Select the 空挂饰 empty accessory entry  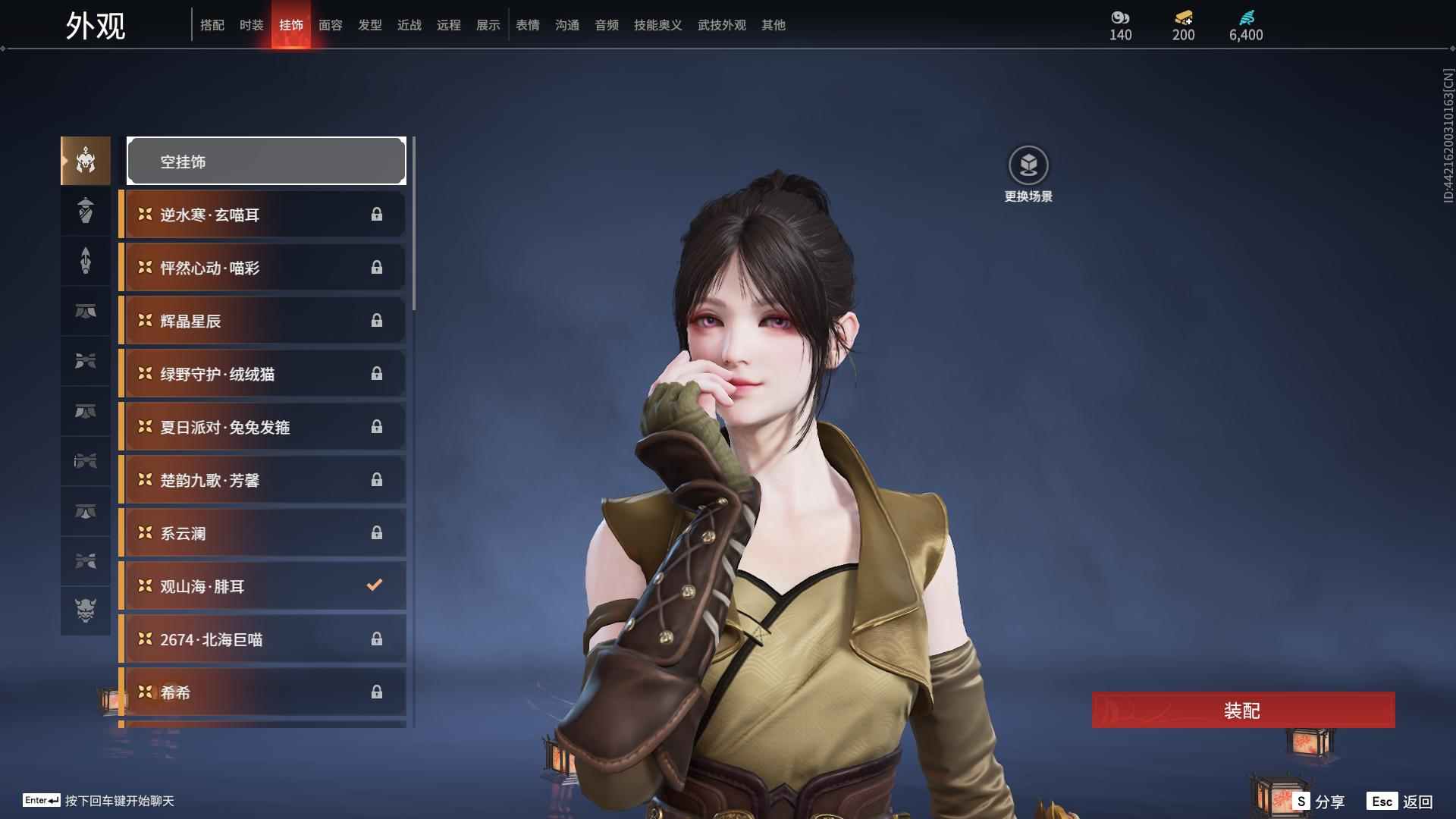pos(266,162)
